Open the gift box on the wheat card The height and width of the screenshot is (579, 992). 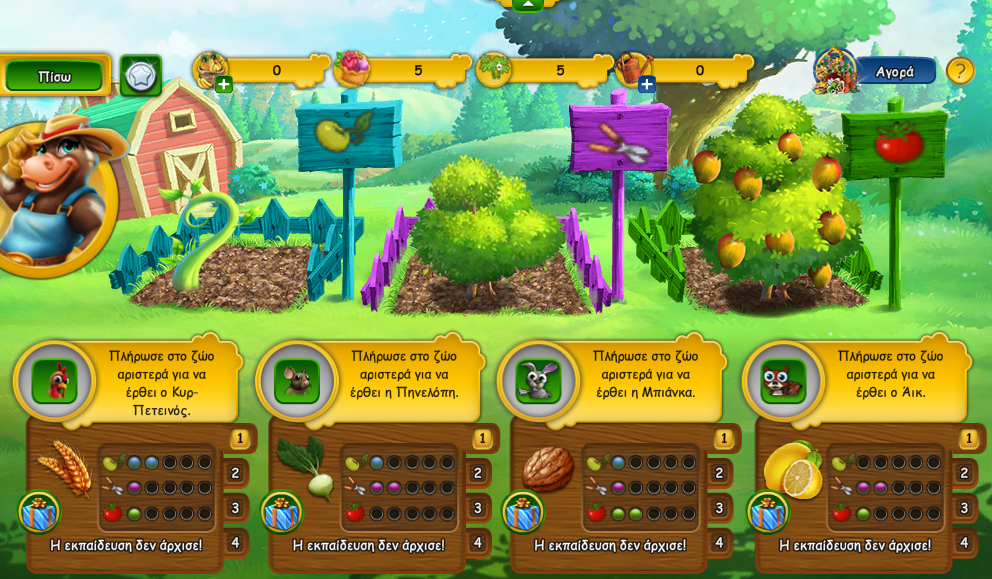click(39, 512)
